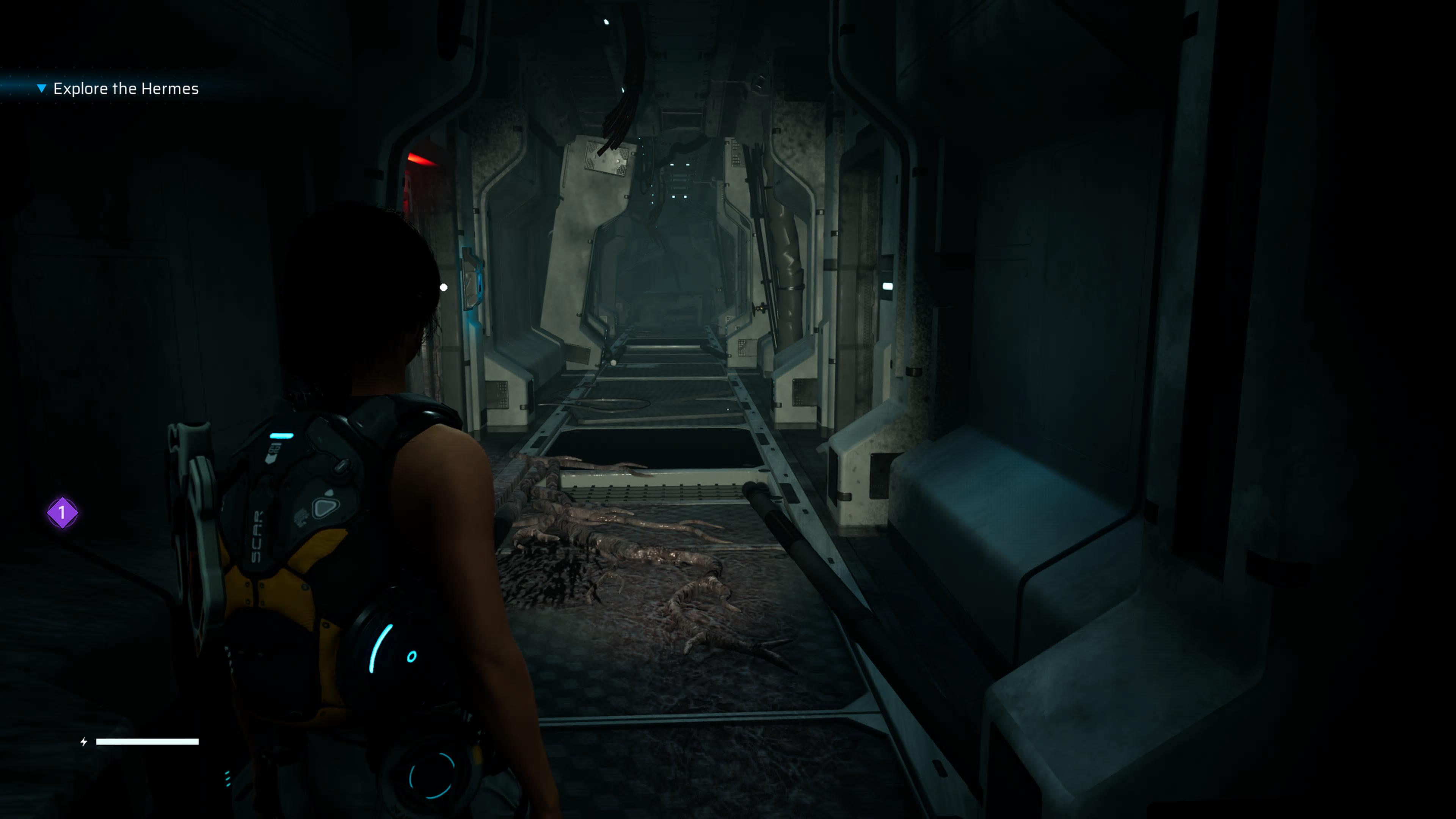The image size is (1456, 819).
Task: Select the 'Explore the Hermes' objective tracker
Action: tap(126, 89)
